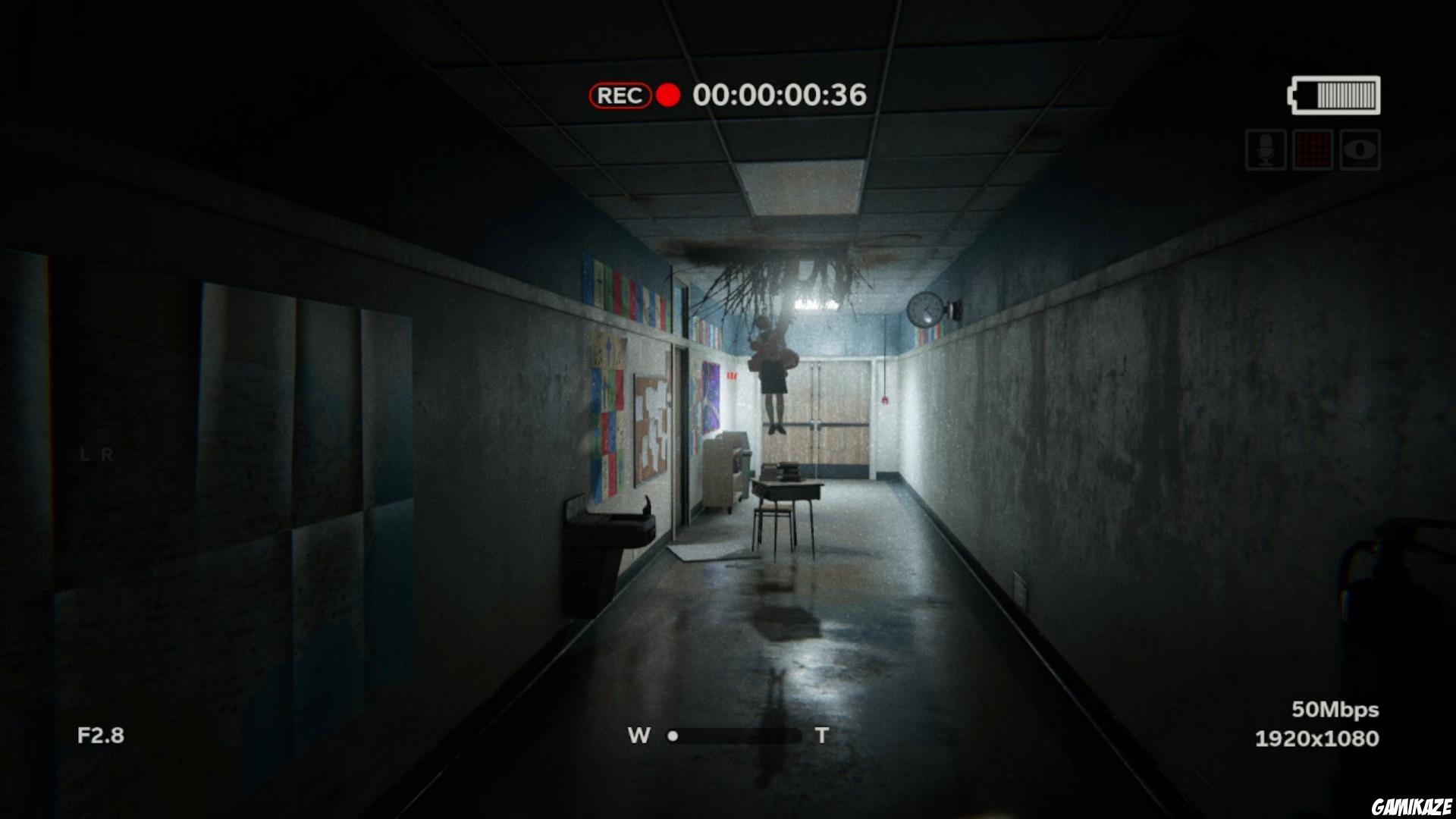Screen dimensions: 1456x819
Task: Select the 1920x1080 resolution label
Action: click(1317, 737)
